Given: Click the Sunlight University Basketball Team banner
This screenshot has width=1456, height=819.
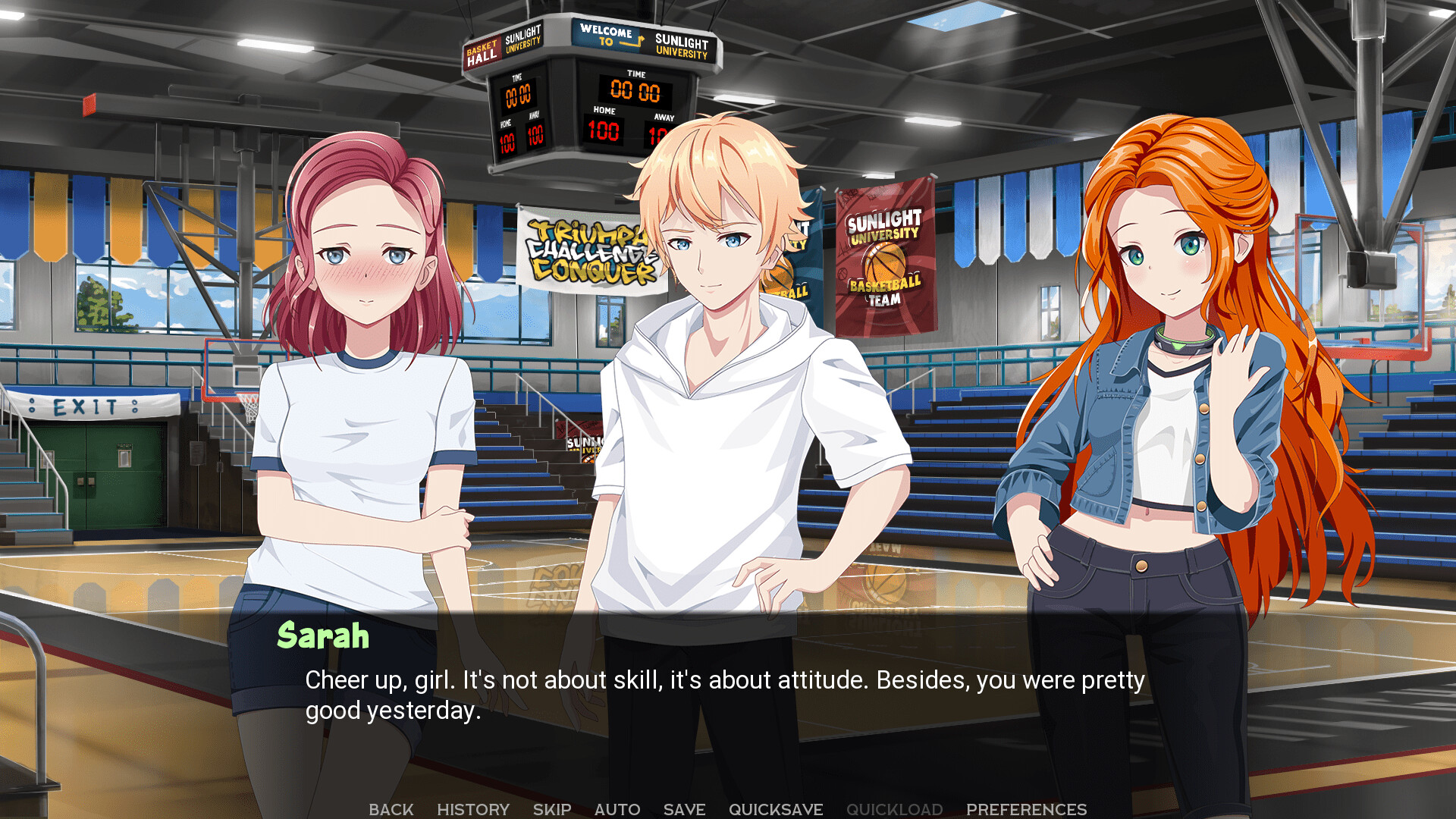Looking at the screenshot, I should click(884, 258).
